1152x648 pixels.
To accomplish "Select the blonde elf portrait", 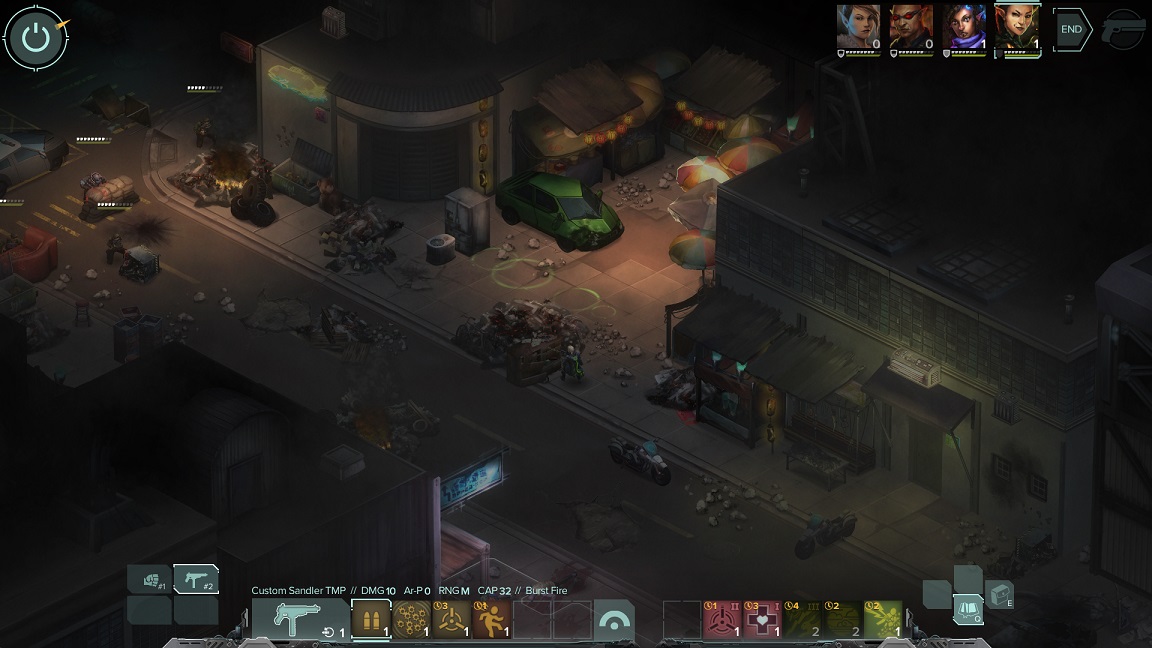I will [859, 27].
